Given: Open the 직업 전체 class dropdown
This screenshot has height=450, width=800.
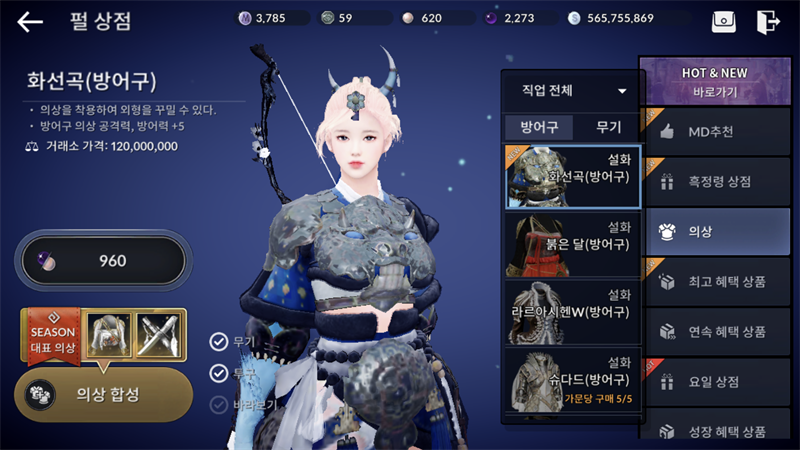Looking at the screenshot, I should [573, 91].
